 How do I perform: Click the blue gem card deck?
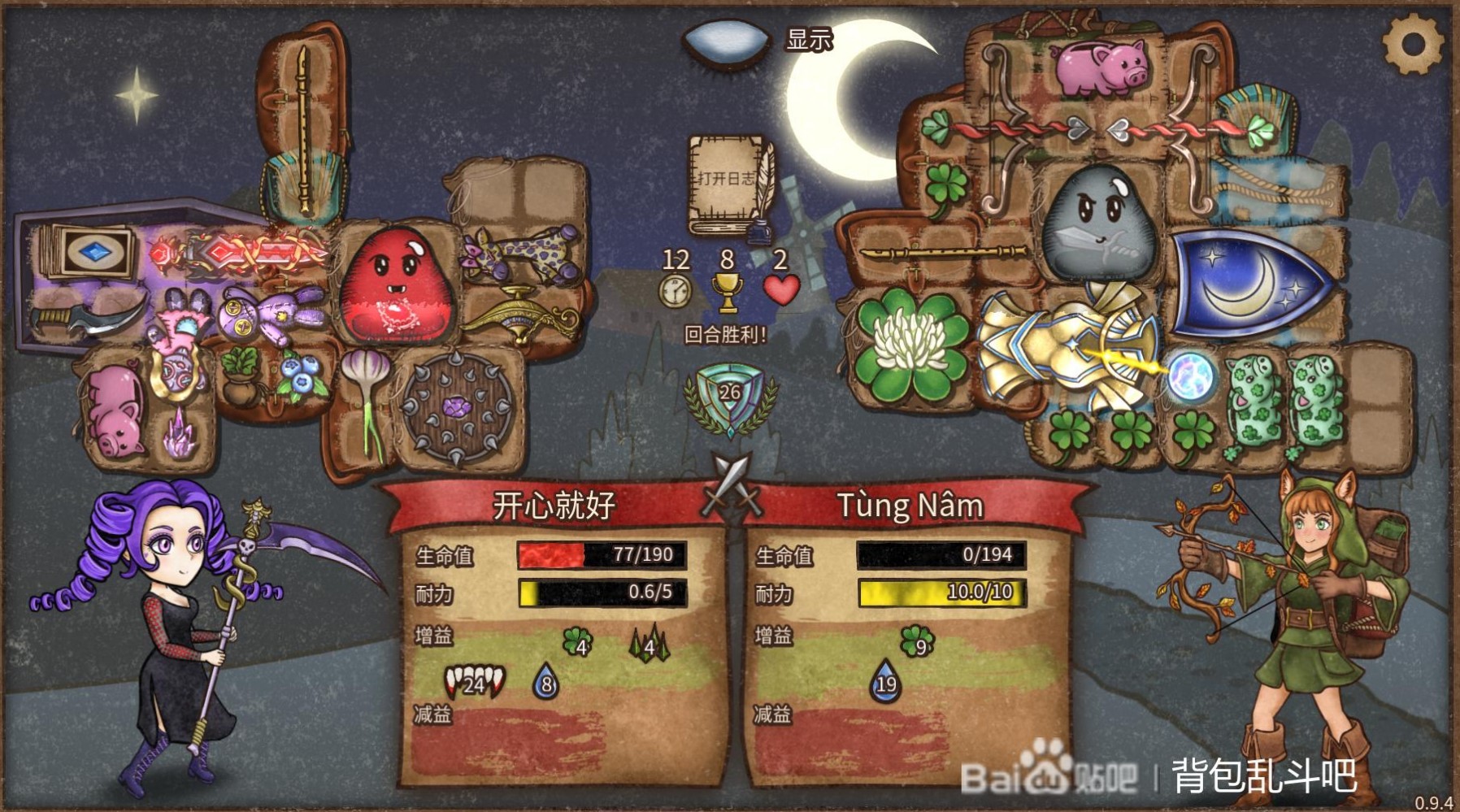pos(91,251)
